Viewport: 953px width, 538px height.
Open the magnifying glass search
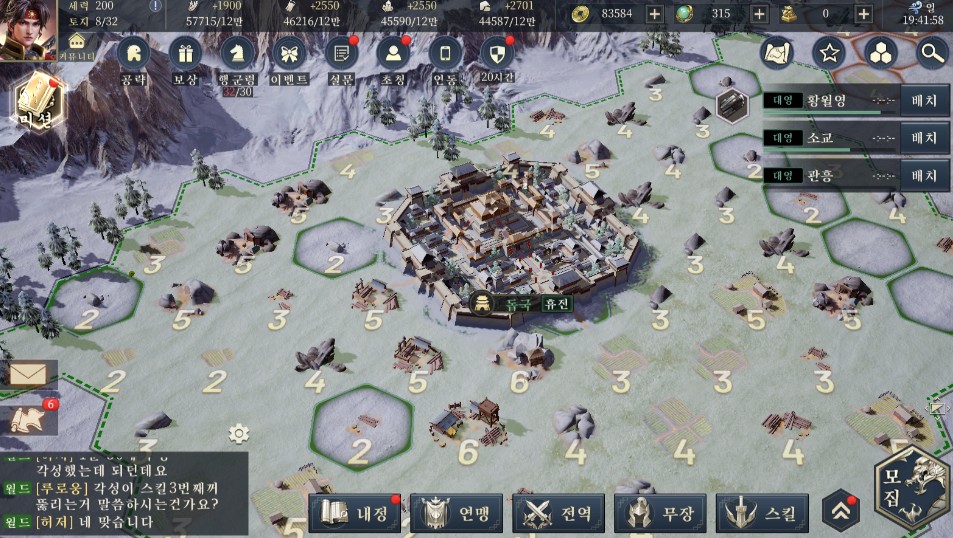(931, 52)
